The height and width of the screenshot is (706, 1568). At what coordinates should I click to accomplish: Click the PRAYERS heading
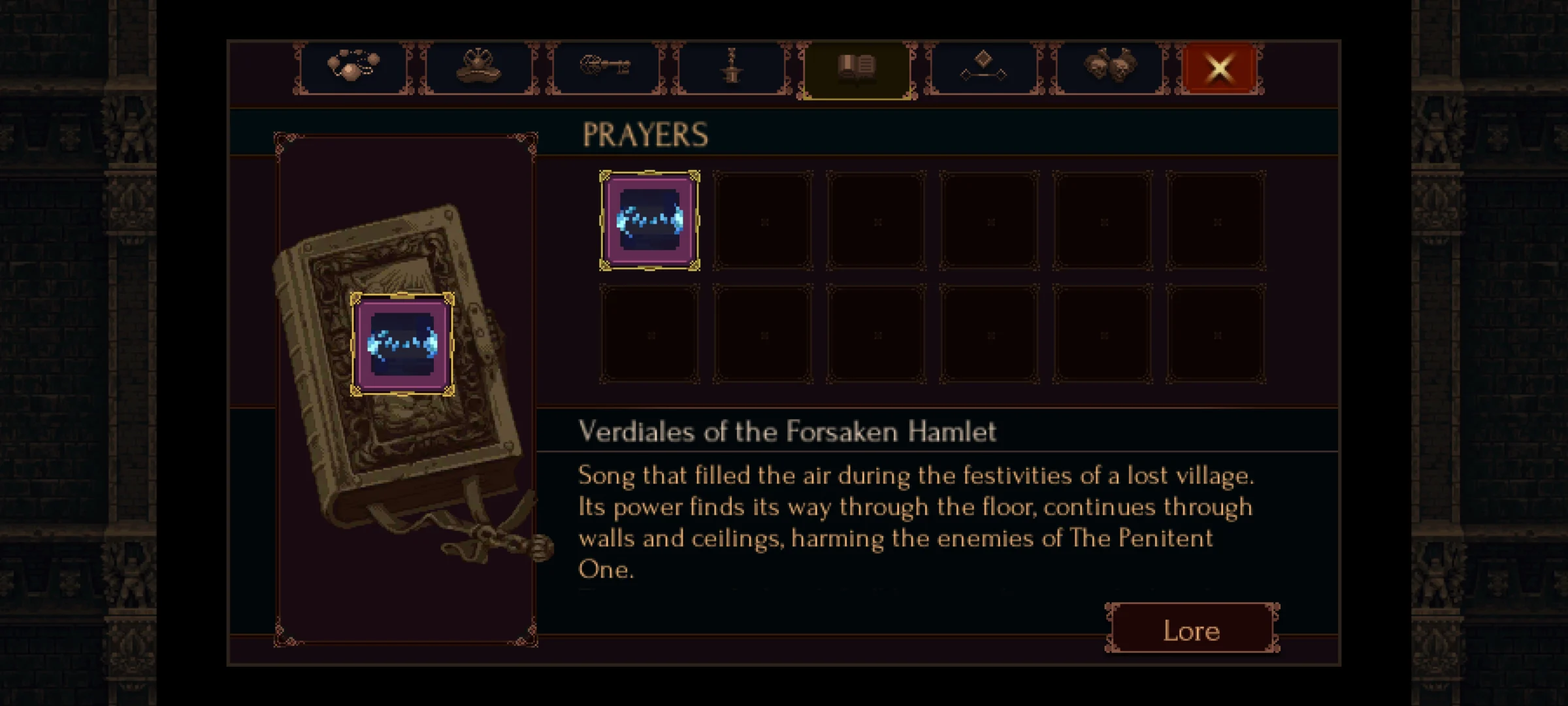coord(645,133)
